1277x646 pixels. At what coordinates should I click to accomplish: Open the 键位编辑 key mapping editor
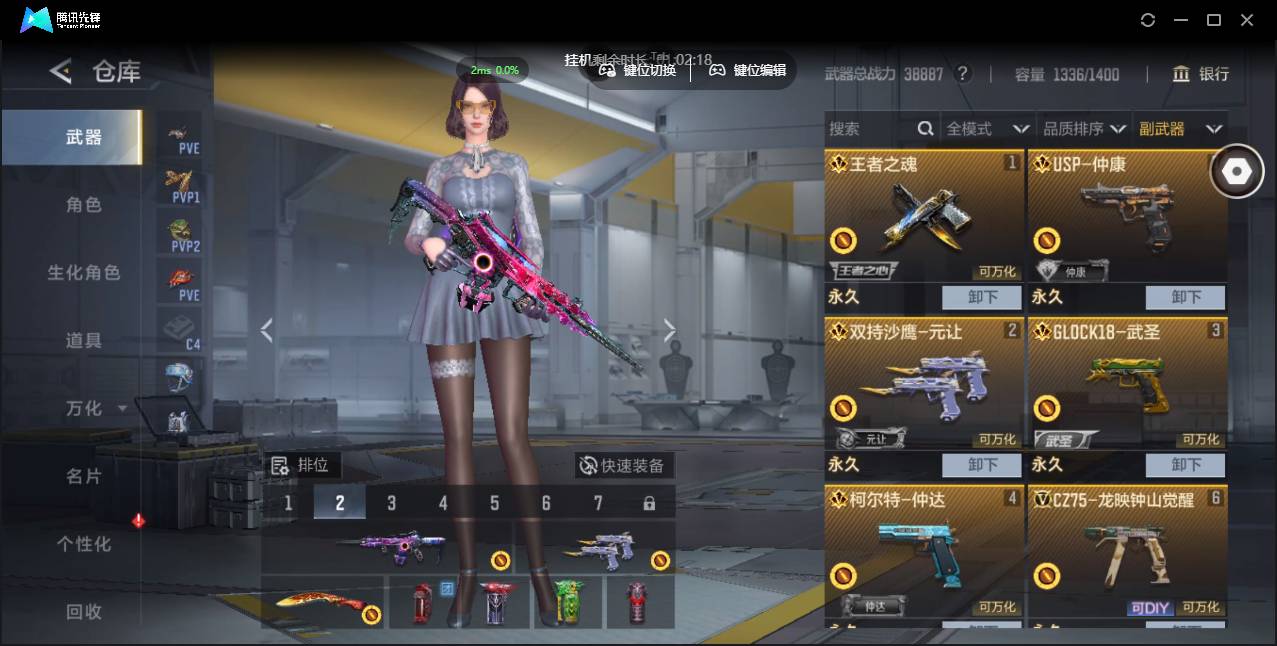click(x=748, y=70)
